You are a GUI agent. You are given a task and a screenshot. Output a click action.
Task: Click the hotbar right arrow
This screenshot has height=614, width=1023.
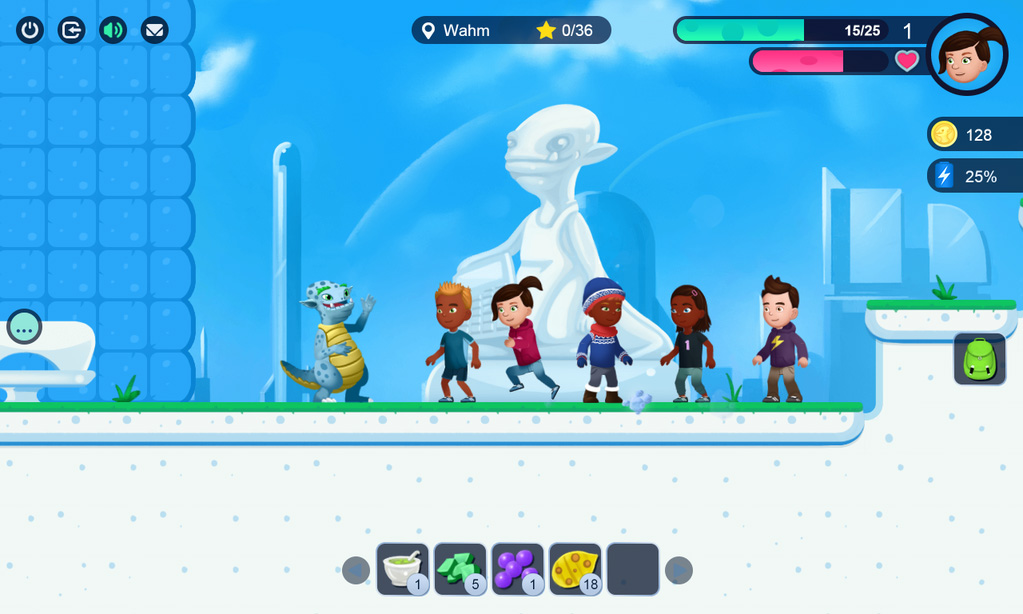(x=679, y=570)
